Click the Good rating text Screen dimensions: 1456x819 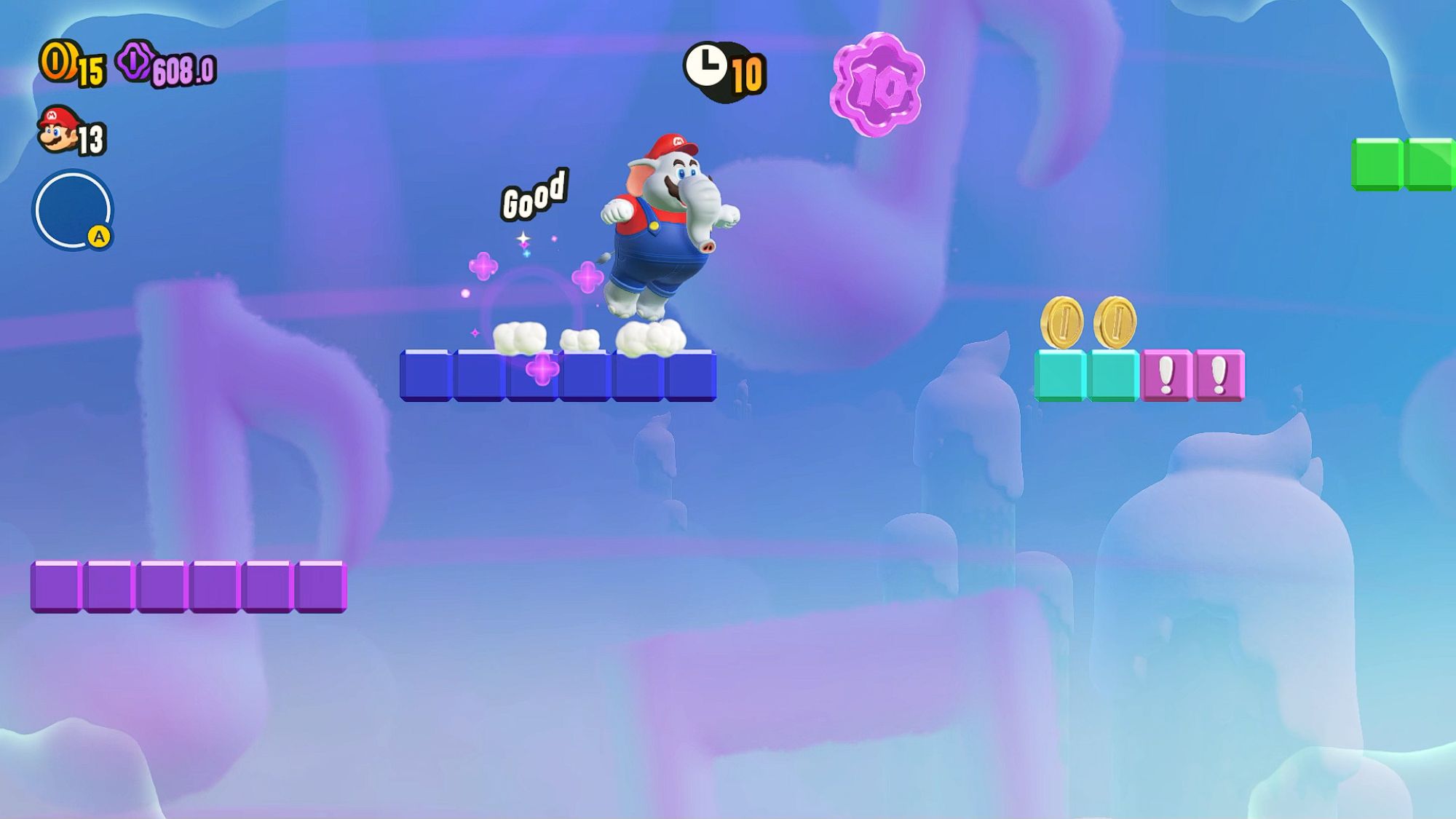click(x=534, y=193)
